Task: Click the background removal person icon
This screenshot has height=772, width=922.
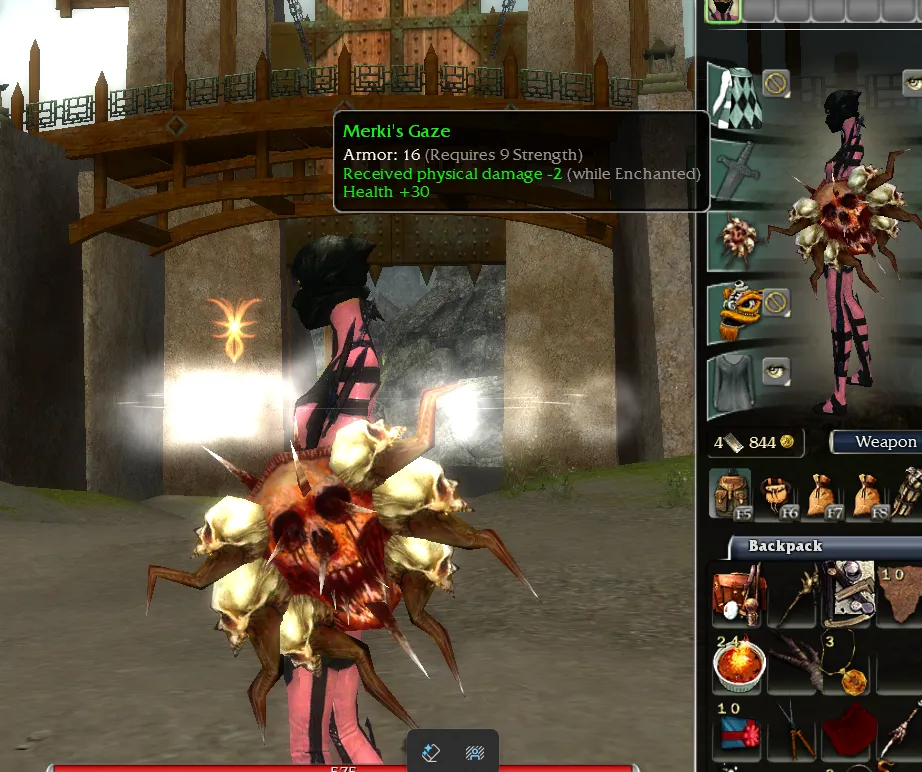Action: point(475,752)
